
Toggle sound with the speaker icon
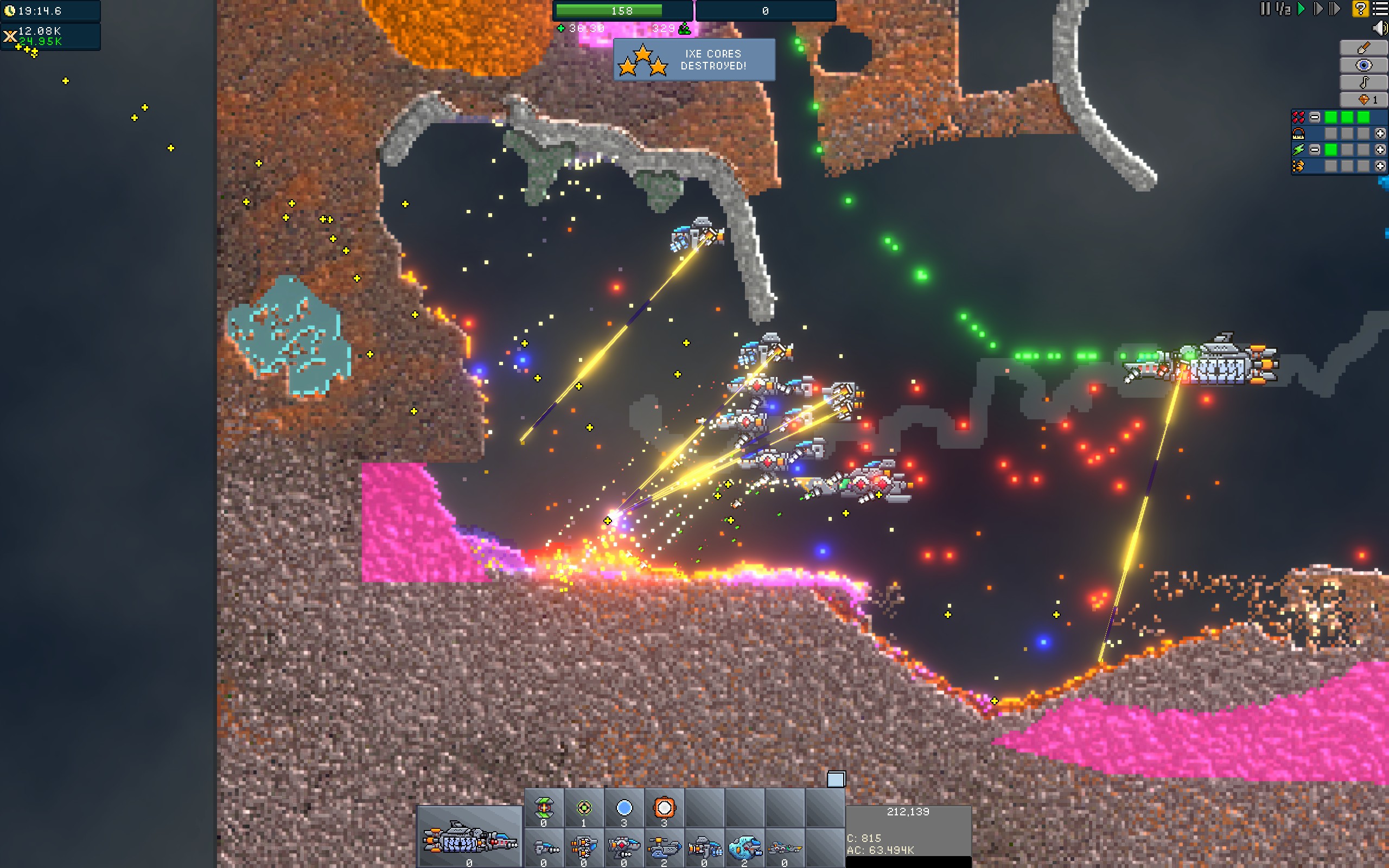click(x=1380, y=28)
